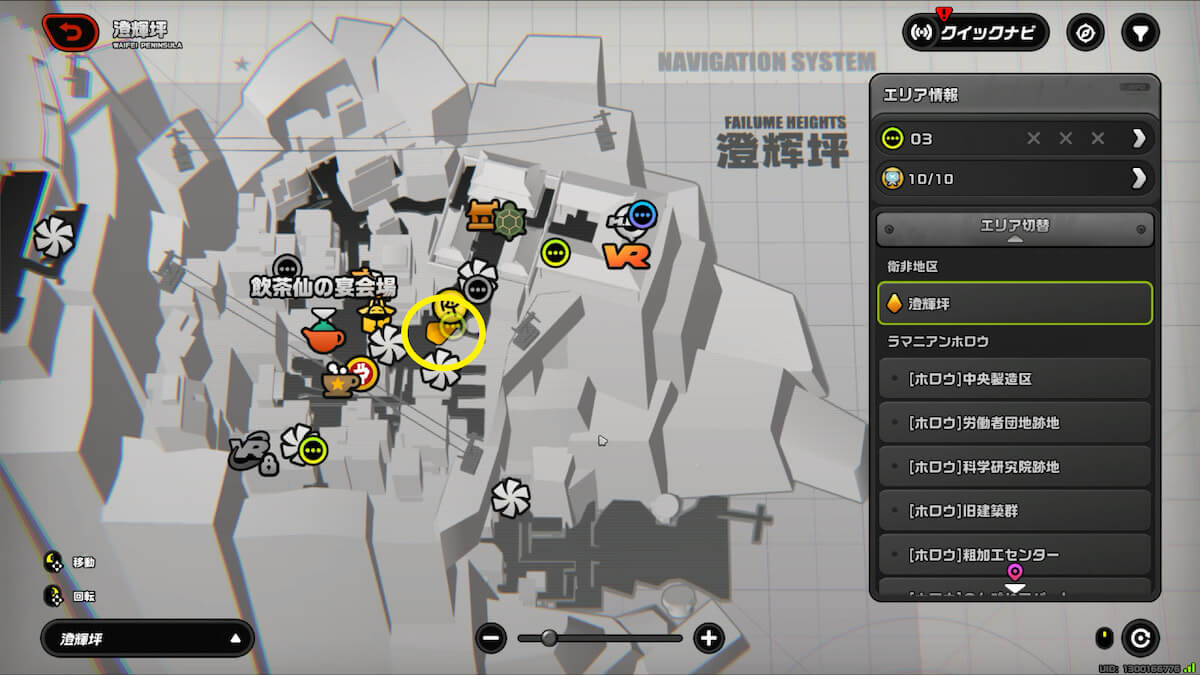Viewport: 1200px width, 675px height.
Task: Open the map filter funnel
Action: click(1139, 33)
